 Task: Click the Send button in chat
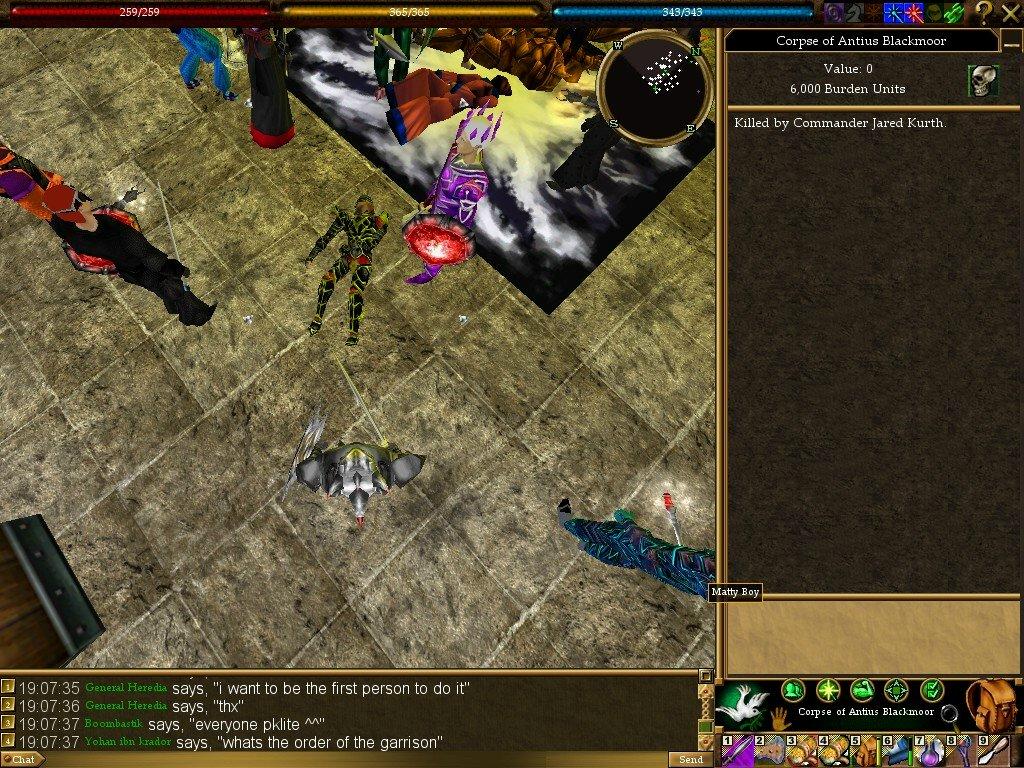click(x=690, y=759)
